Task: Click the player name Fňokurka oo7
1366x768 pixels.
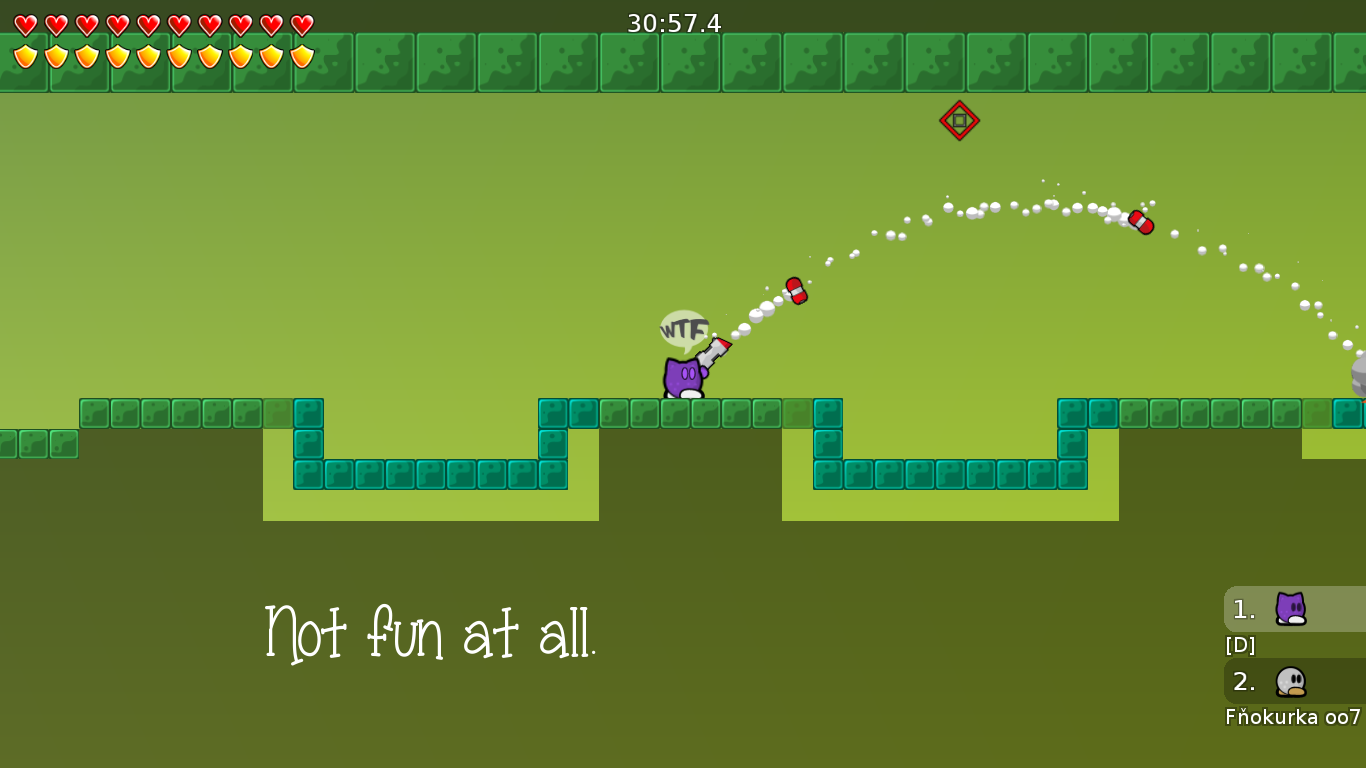Action: click(1291, 716)
